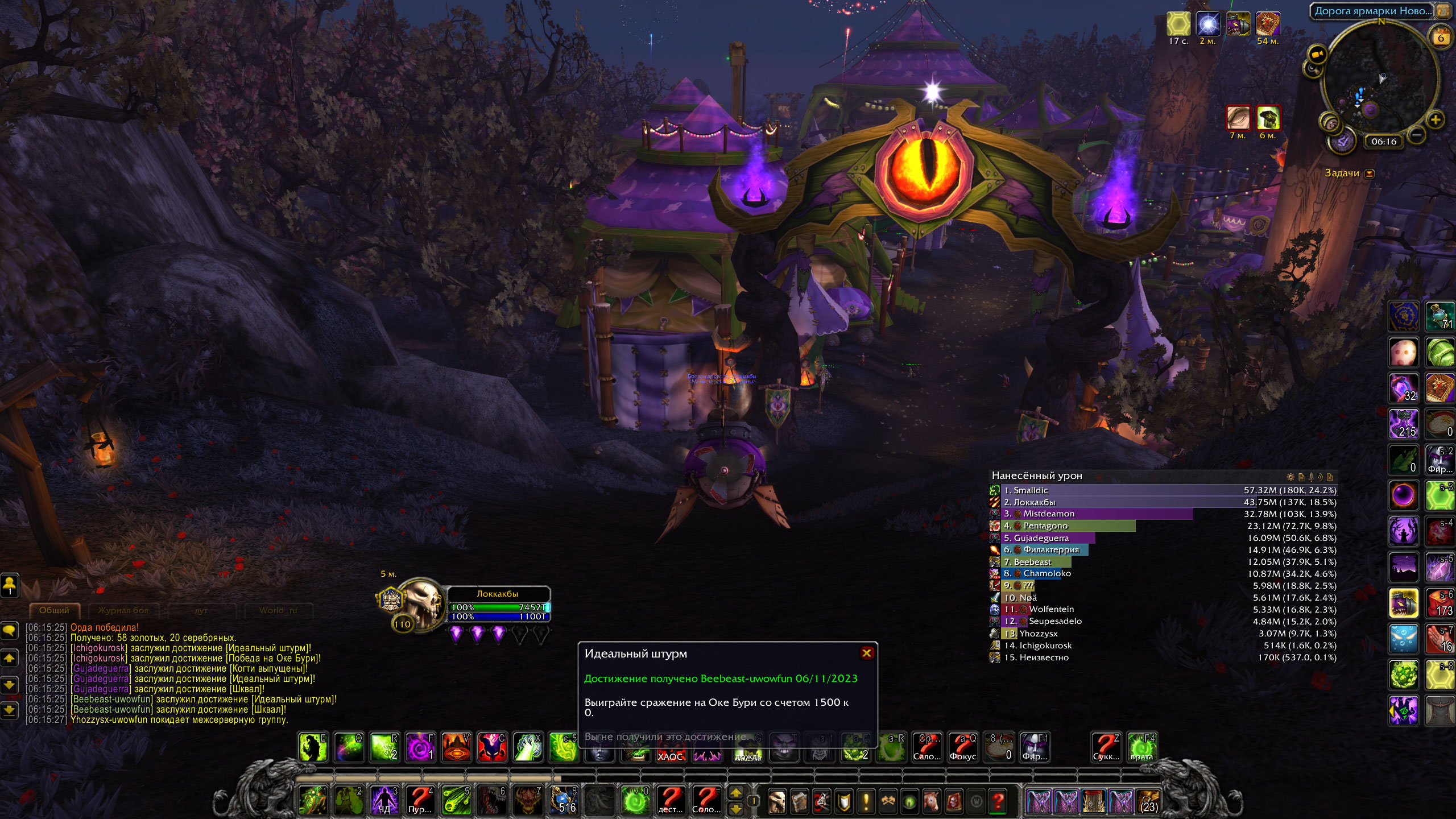Screen dimensions: 1456x819
Task: Close the Идеальный штурм achievement tooltip
Action: 866,653
